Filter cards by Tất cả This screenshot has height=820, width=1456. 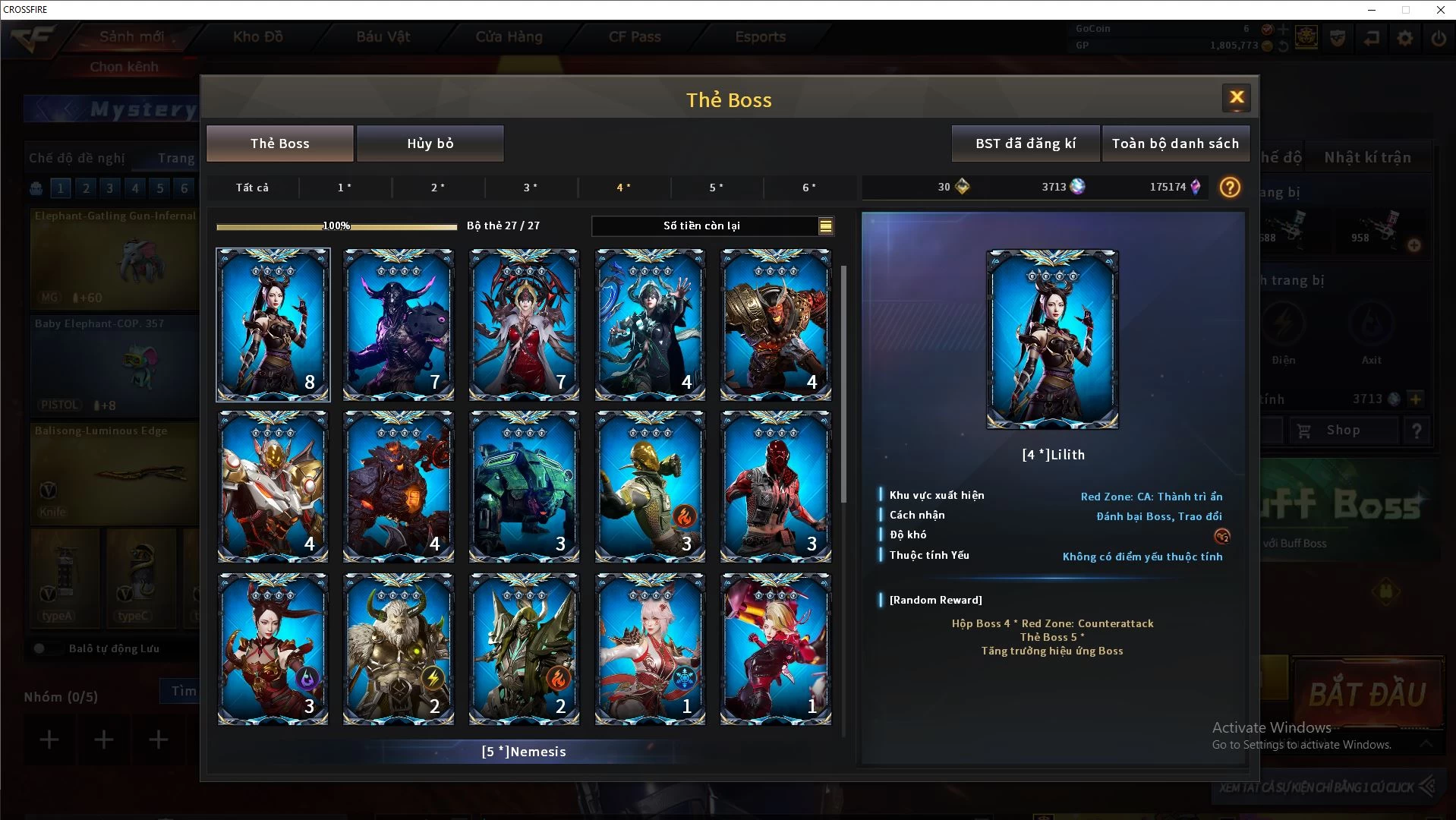[252, 188]
